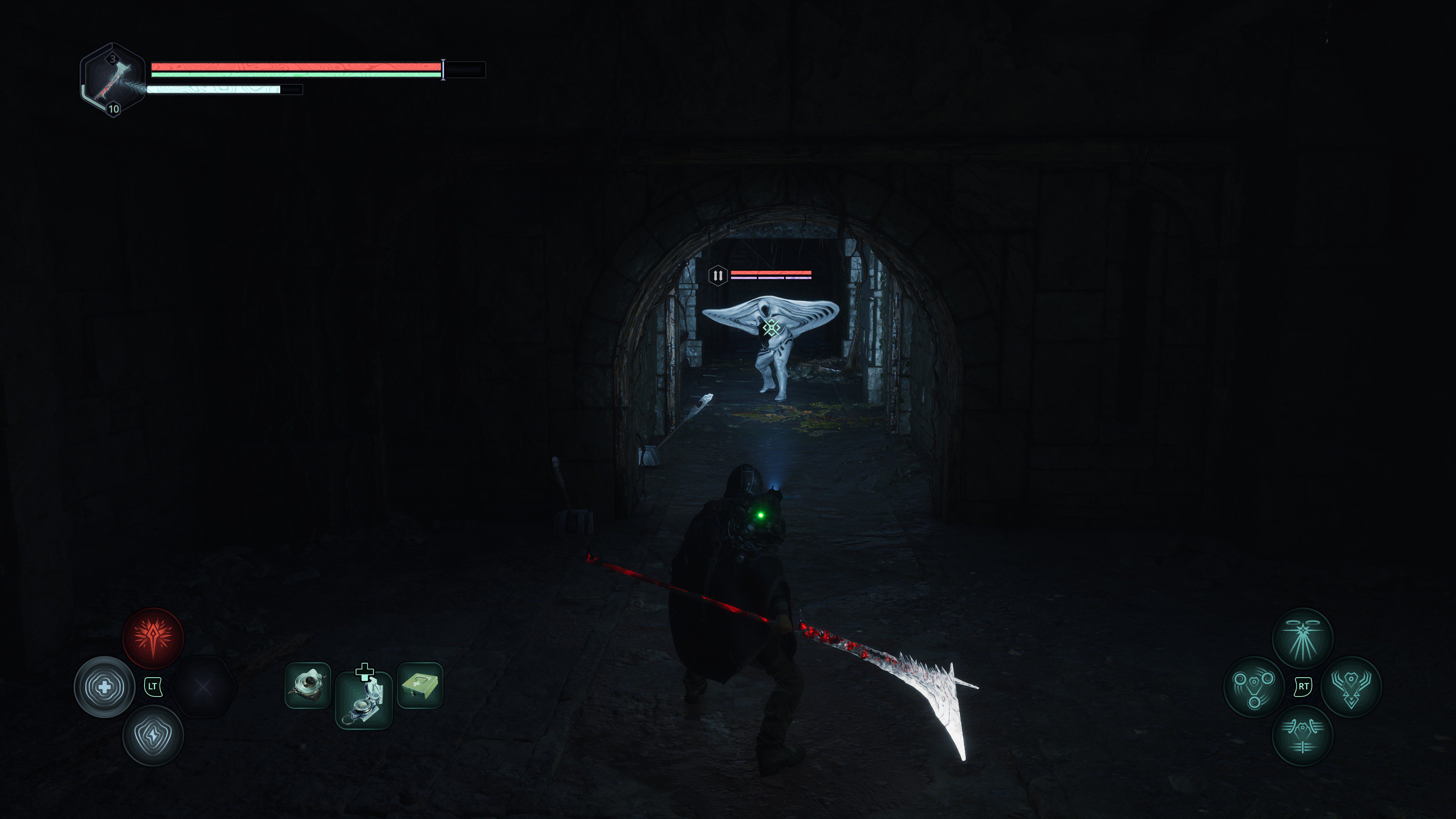Image resolution: width=1456 pixels, height=819 pixels.
Task: Activate the star with light rays ability
Action: (x=1302, y=638)
